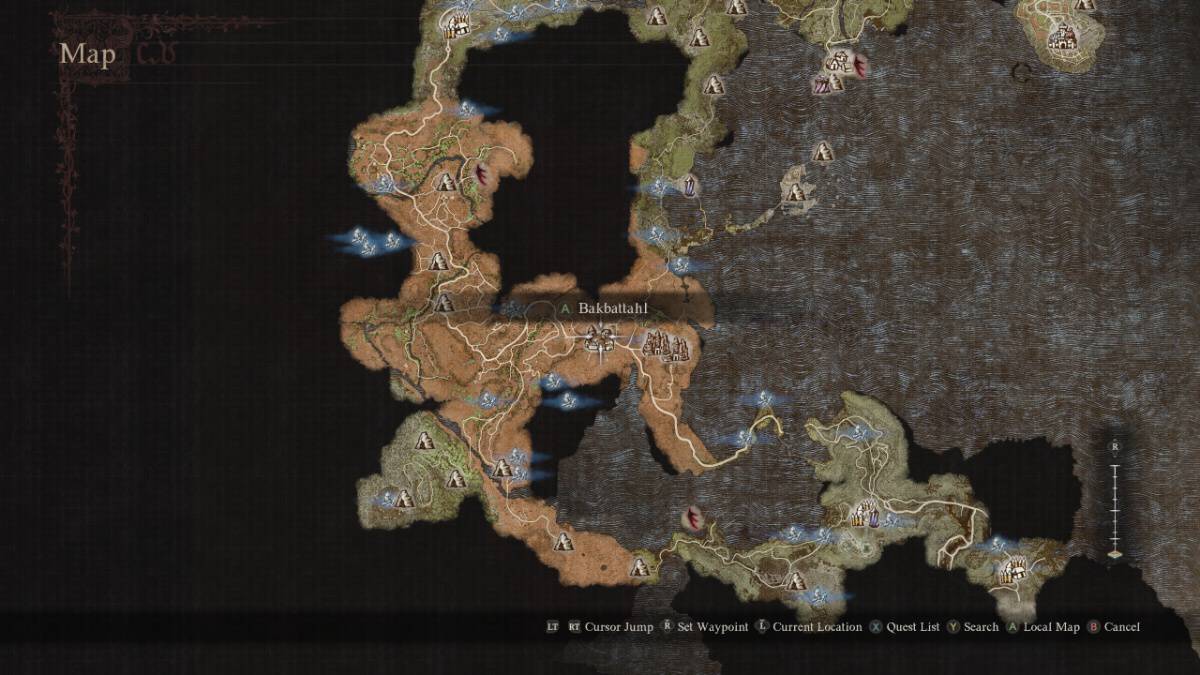Click the cave marker on the small sandy islet
Viewport: 1200px width, 675px height.
pyautogui.click(x=797, y=189)
